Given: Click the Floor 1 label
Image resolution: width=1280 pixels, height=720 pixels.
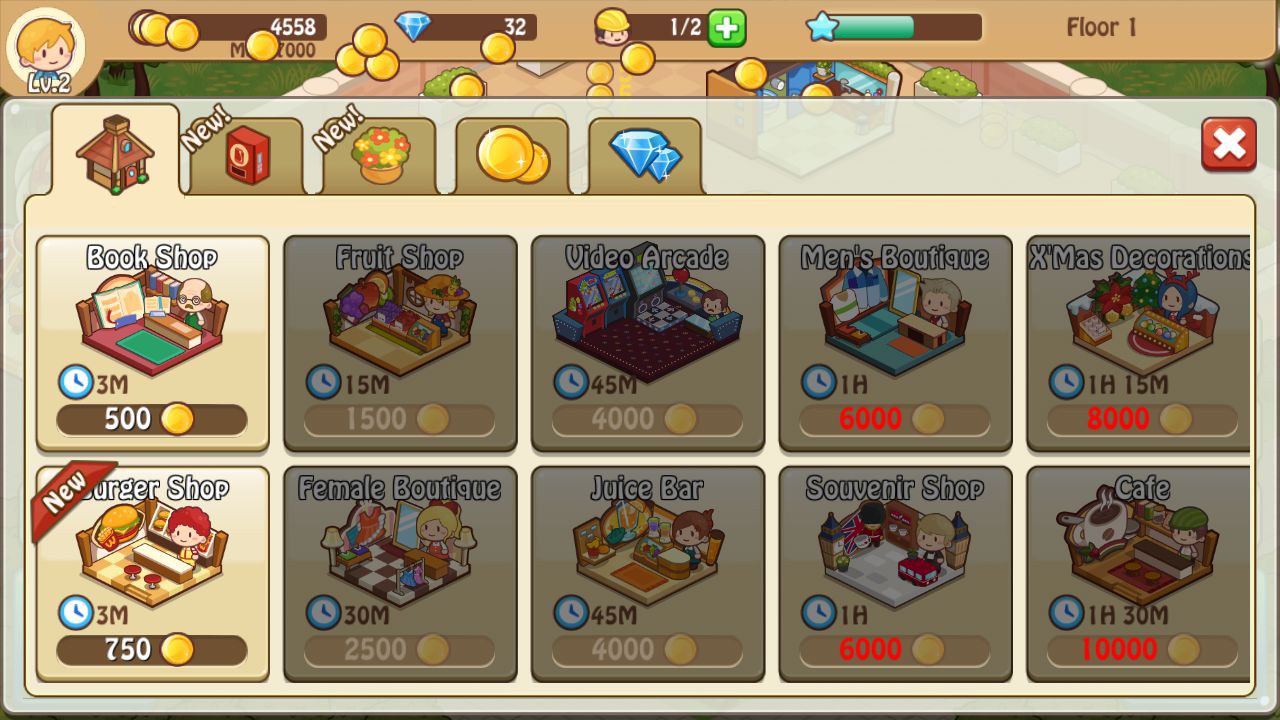Looking at the screenshot, I should pyautogui.click(x=1101, y=27).
